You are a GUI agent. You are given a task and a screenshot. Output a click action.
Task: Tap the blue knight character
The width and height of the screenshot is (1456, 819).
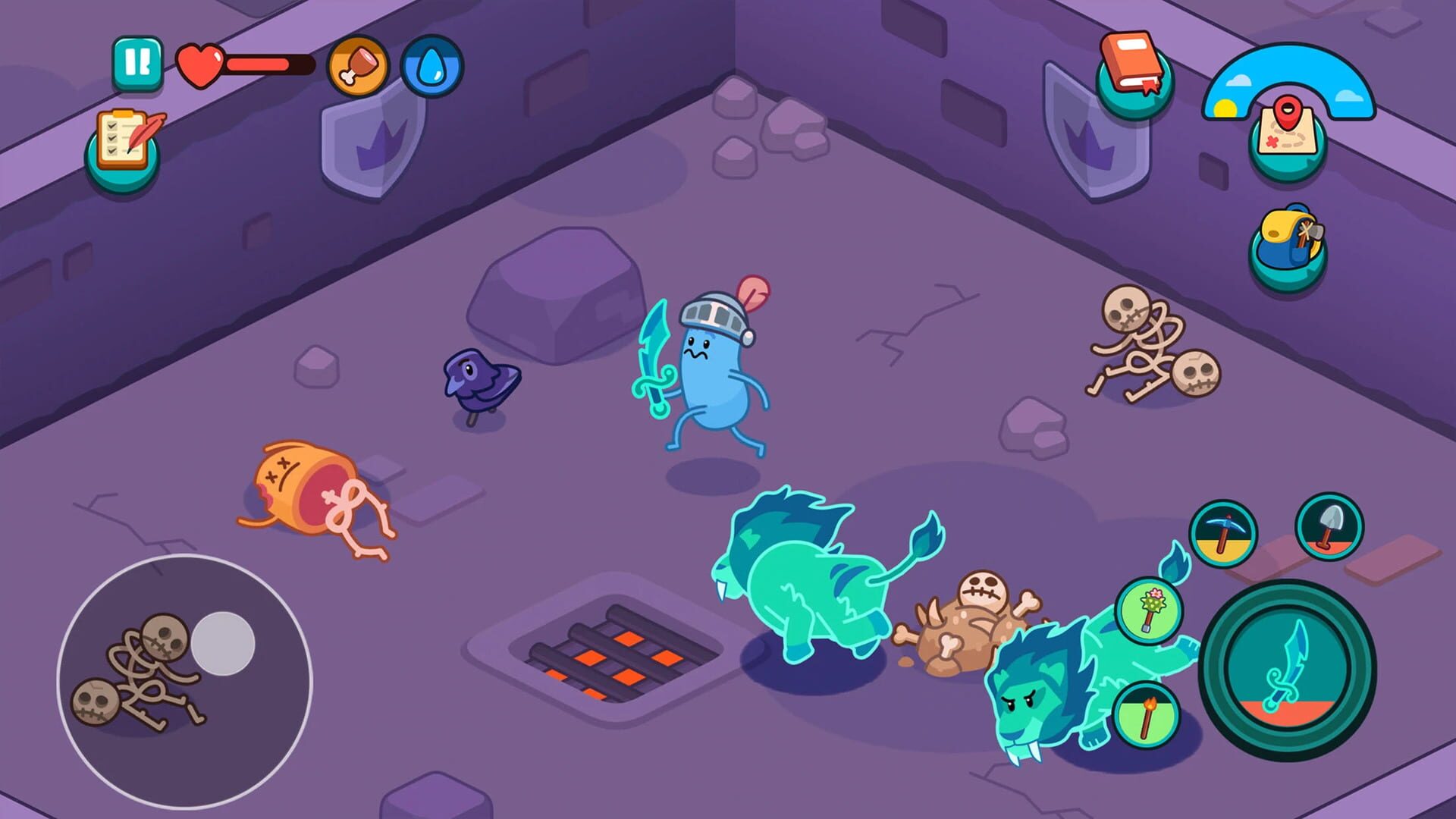click(713, 372)
